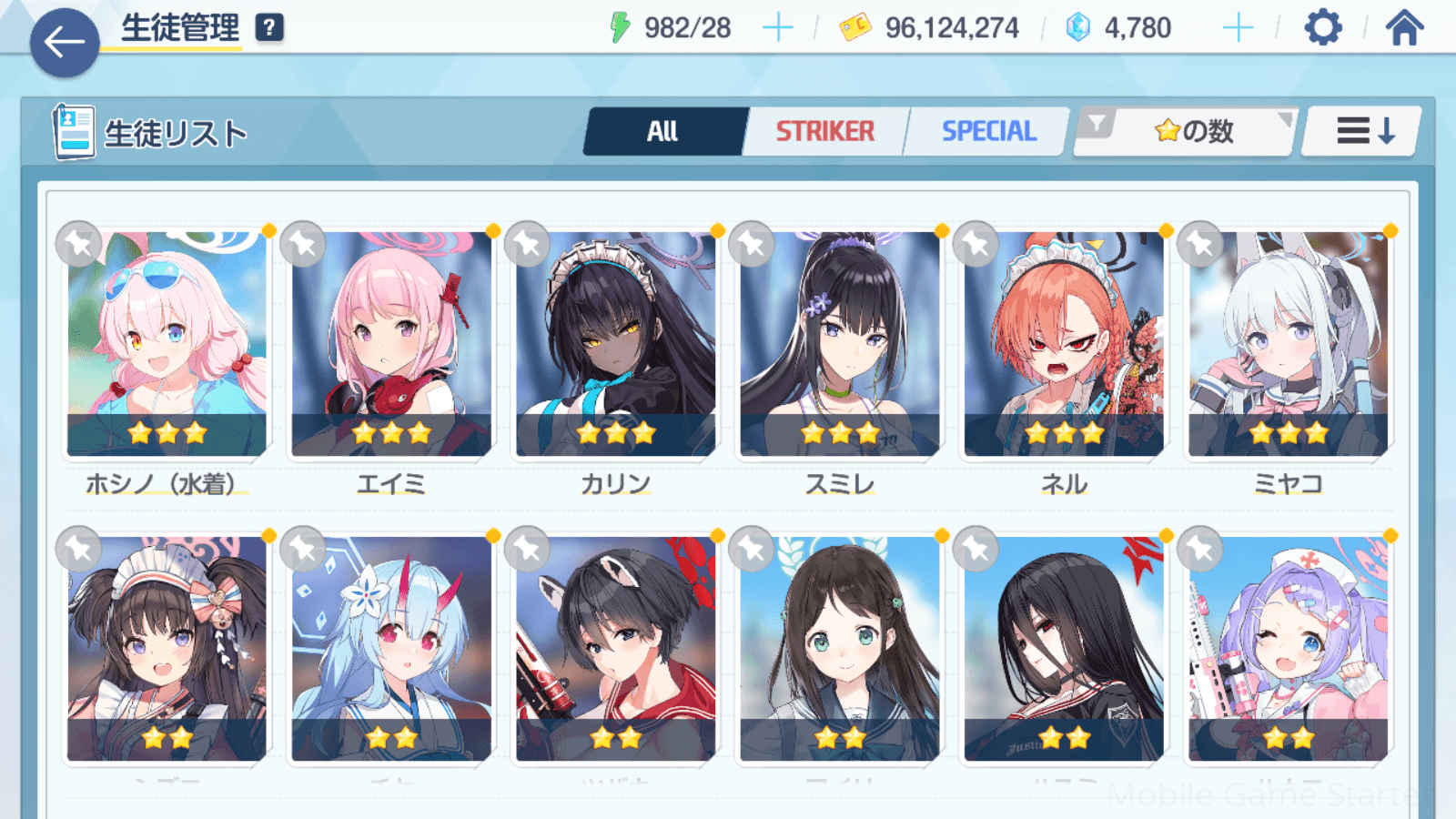The width and height of the screenshot is (1456, 819).
Task: Switch to the STRIKER tab
Action: click(824, 132)
